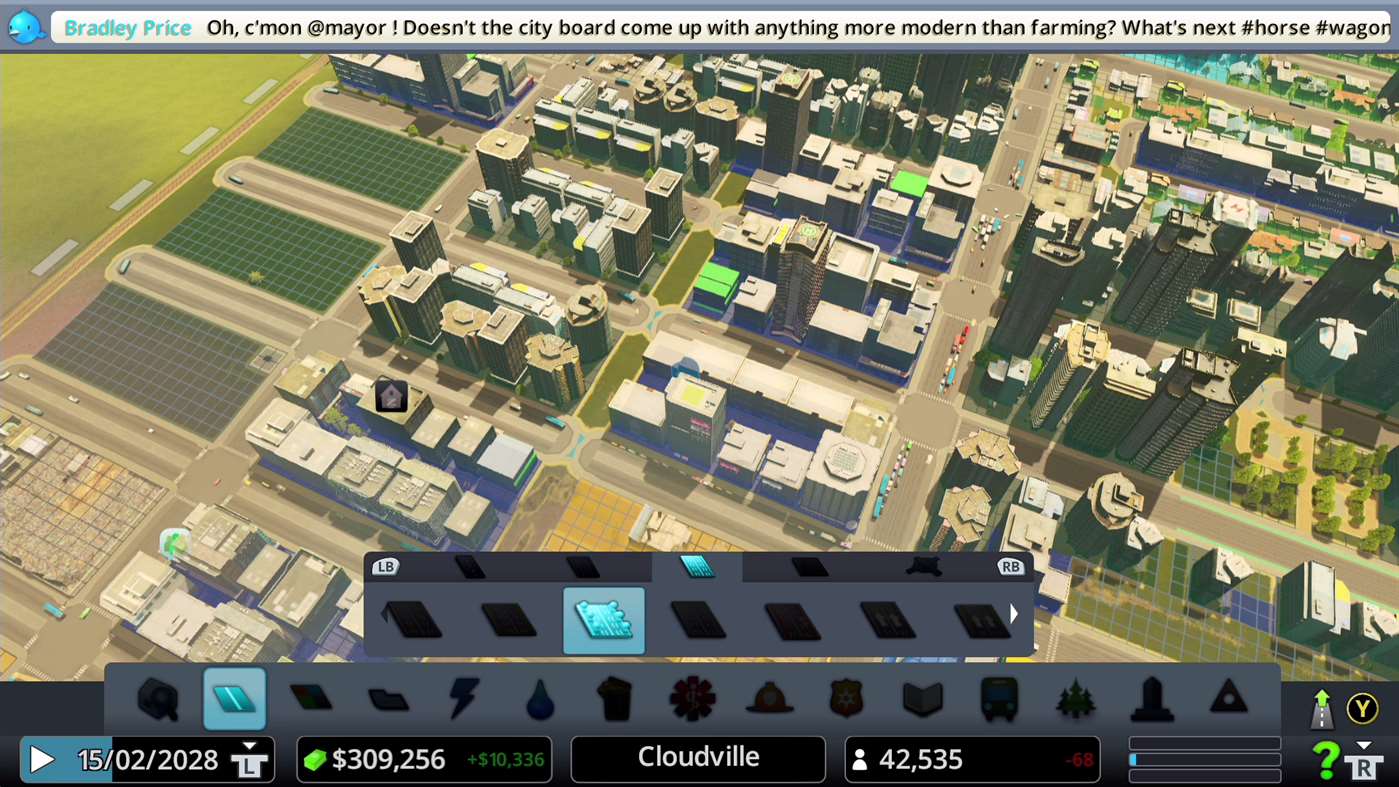Open the Districts menu
Image resolution: width=1399 pixels, height=787 pixels.
tap(312, 700)
